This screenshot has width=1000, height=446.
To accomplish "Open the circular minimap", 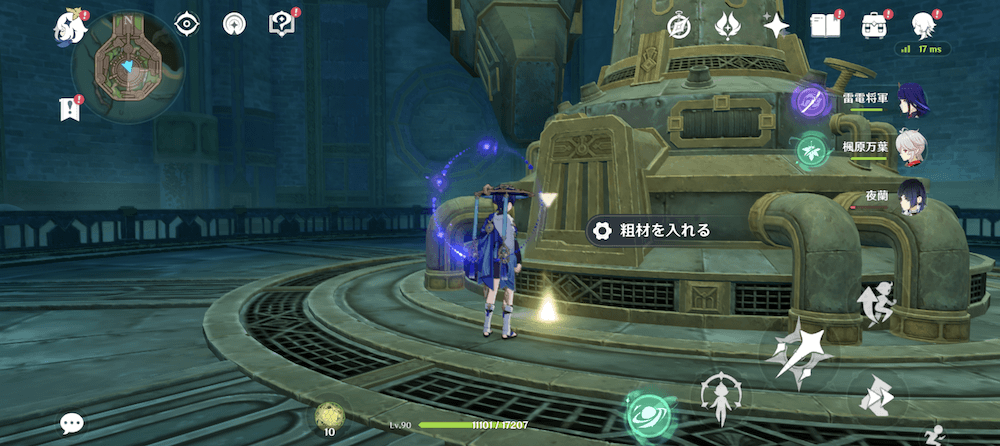I will pyautogui.click(x=128, y=67).
